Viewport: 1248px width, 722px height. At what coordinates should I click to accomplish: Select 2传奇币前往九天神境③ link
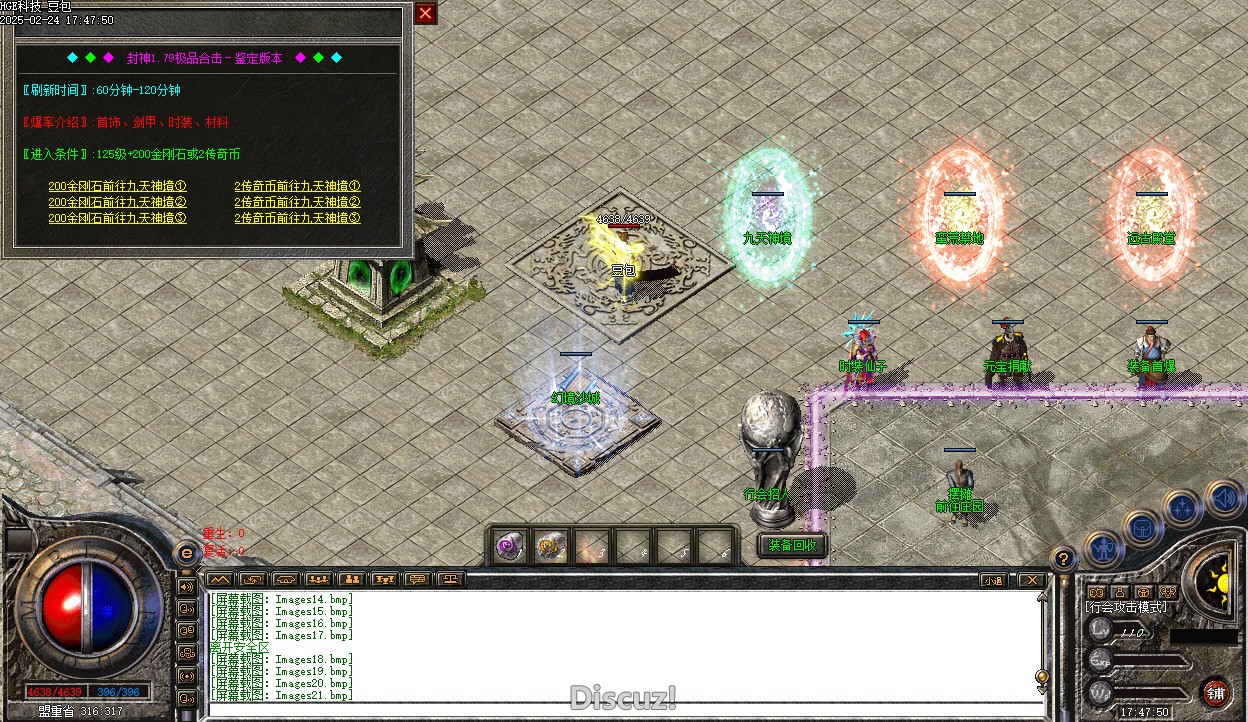[x=297, y=218]
